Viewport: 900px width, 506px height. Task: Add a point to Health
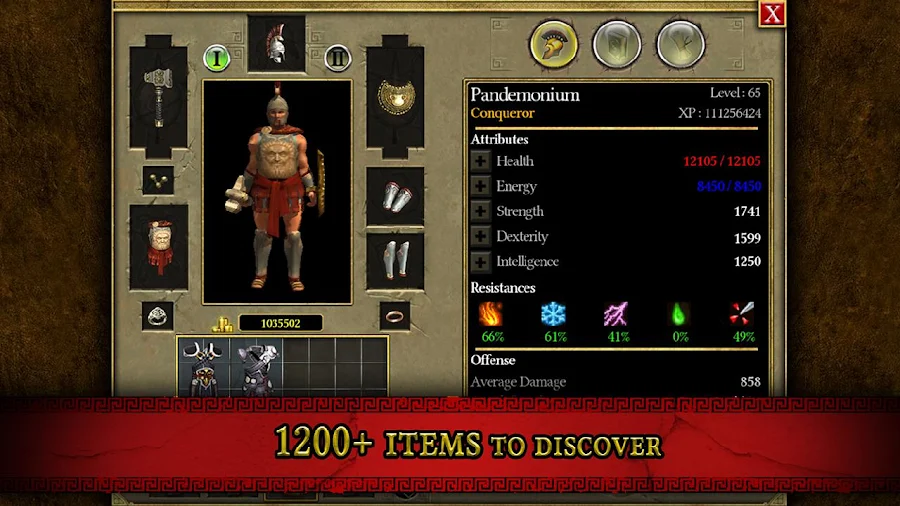click(481, 161)
